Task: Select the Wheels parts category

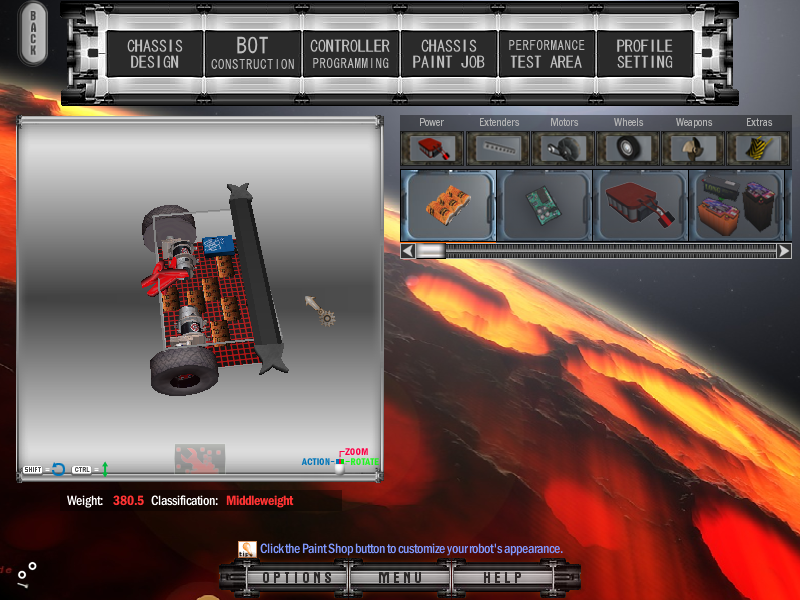Action: tap(629, 147)
